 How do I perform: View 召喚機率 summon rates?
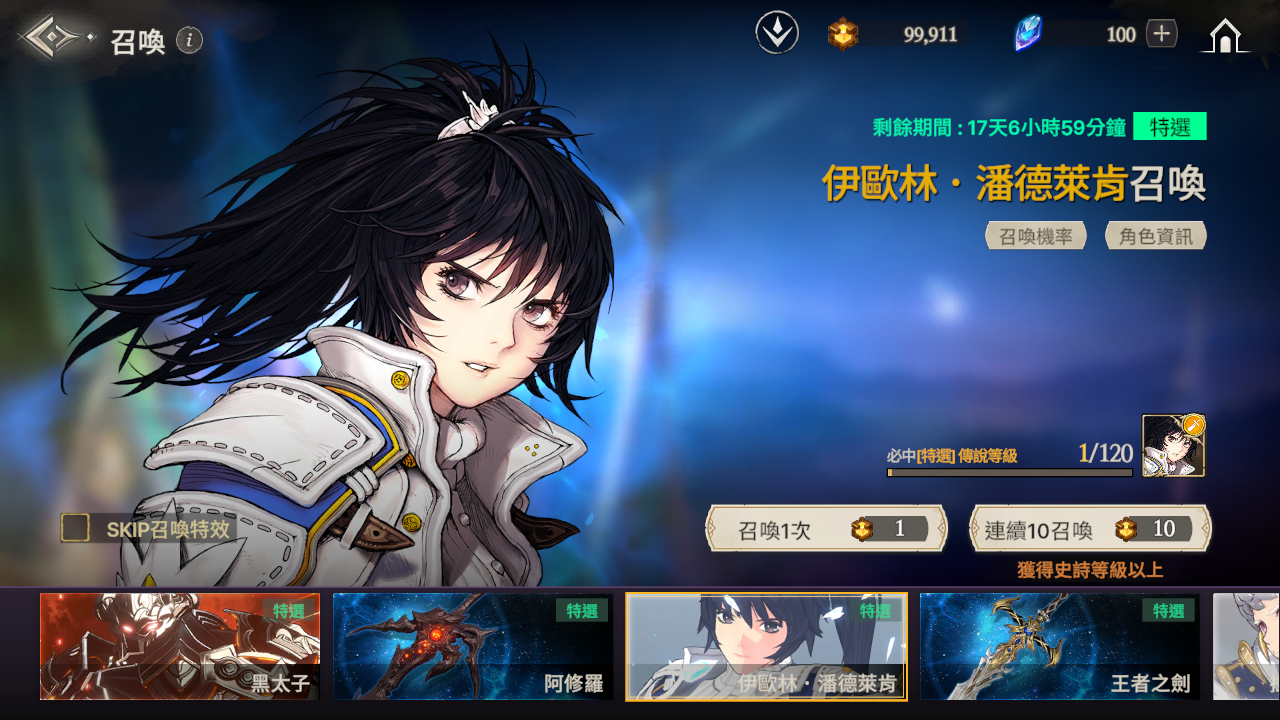click(1036, 236)
